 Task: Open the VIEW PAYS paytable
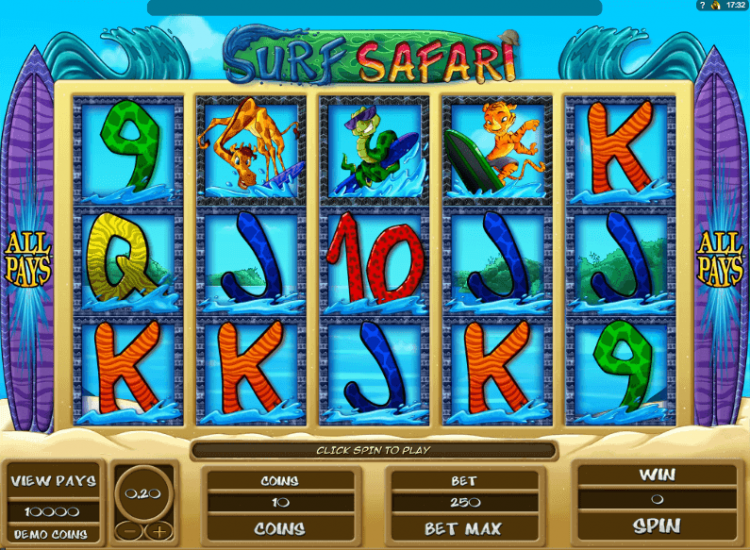[x=53, y=481]
